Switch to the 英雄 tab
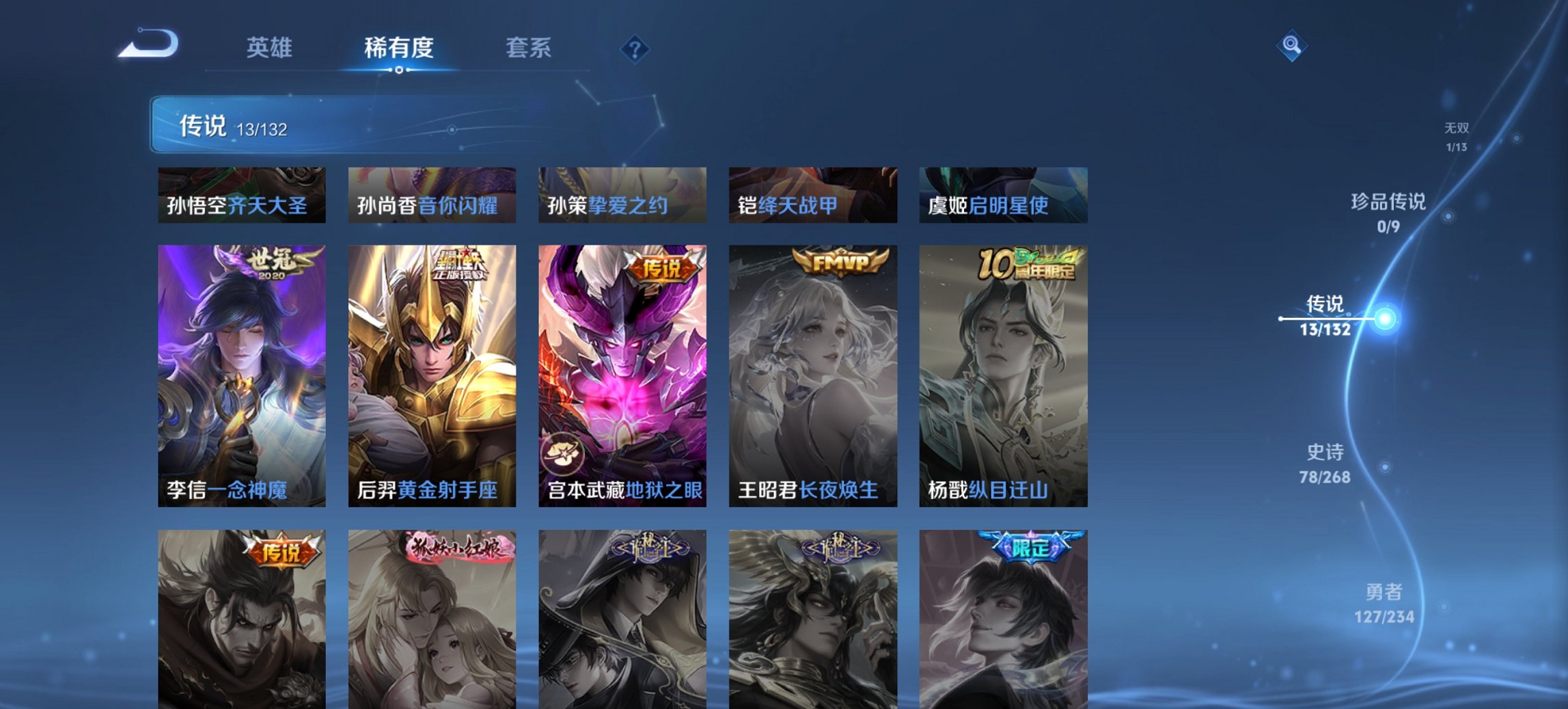Image resolution: width=1568 pixels, height=709 pixels. [x=271, y=48]
